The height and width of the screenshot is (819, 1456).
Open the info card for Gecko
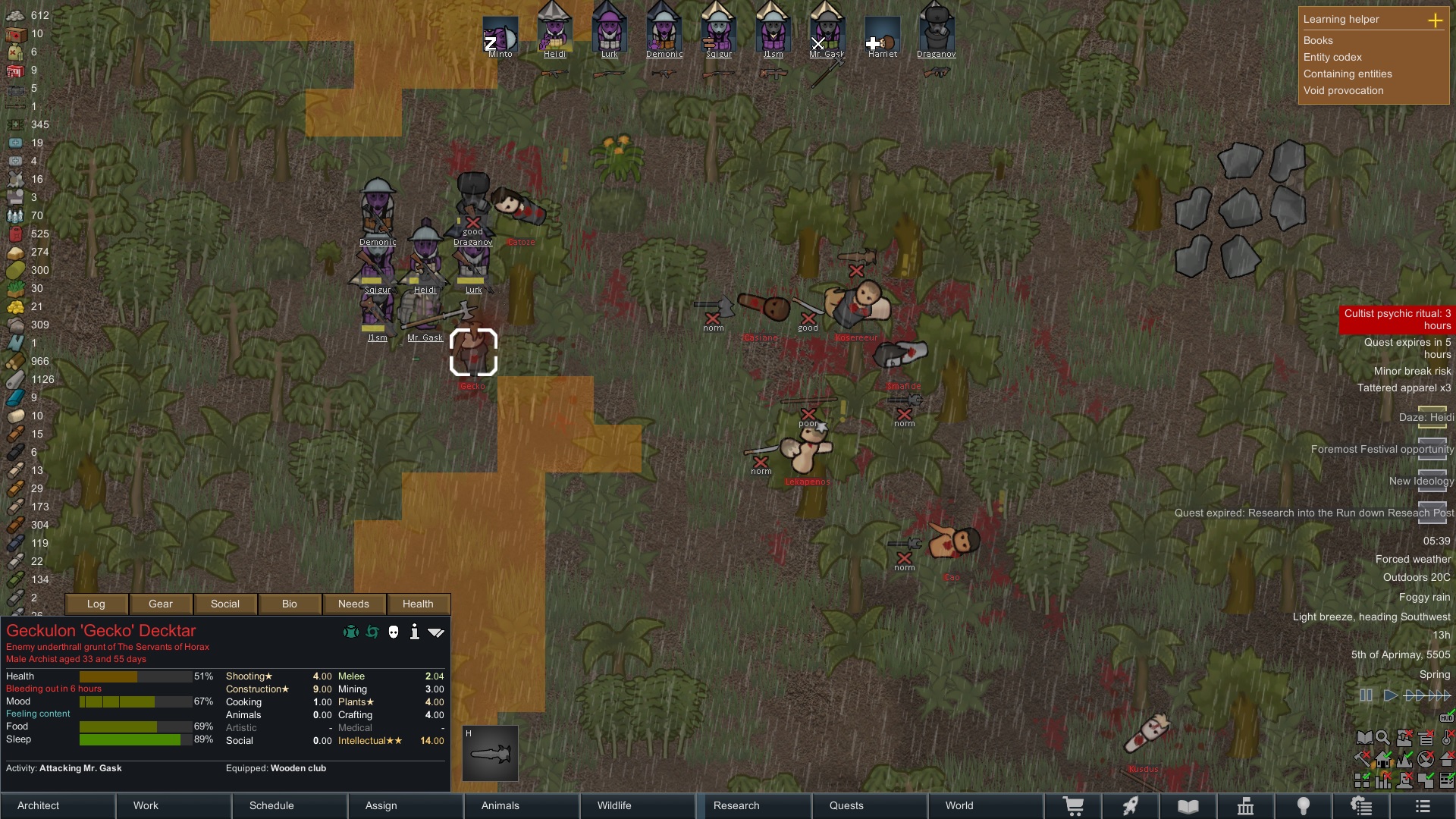click(415, 632)
